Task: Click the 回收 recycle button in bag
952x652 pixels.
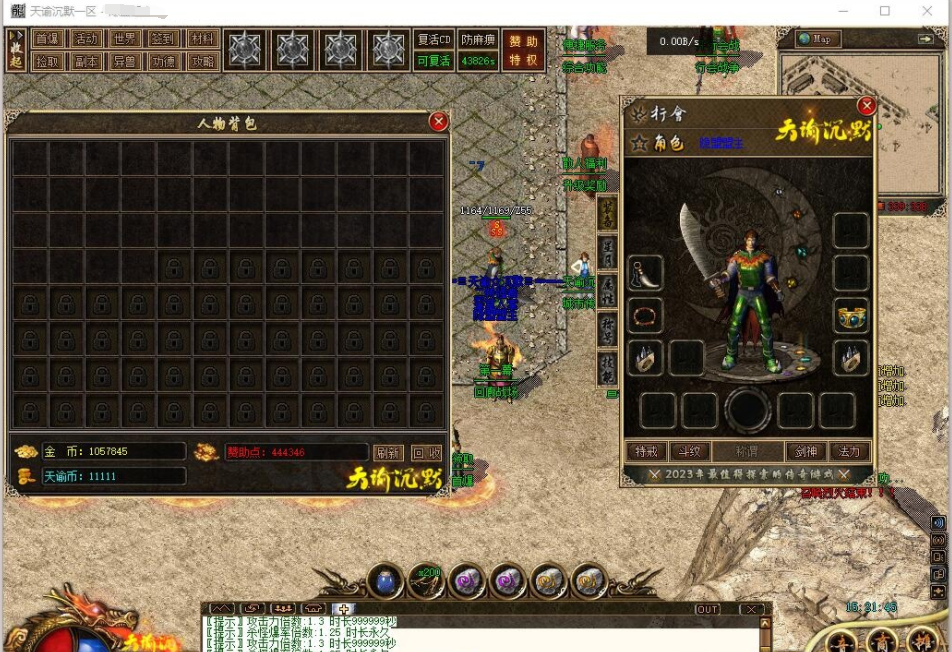Action: 426,452
